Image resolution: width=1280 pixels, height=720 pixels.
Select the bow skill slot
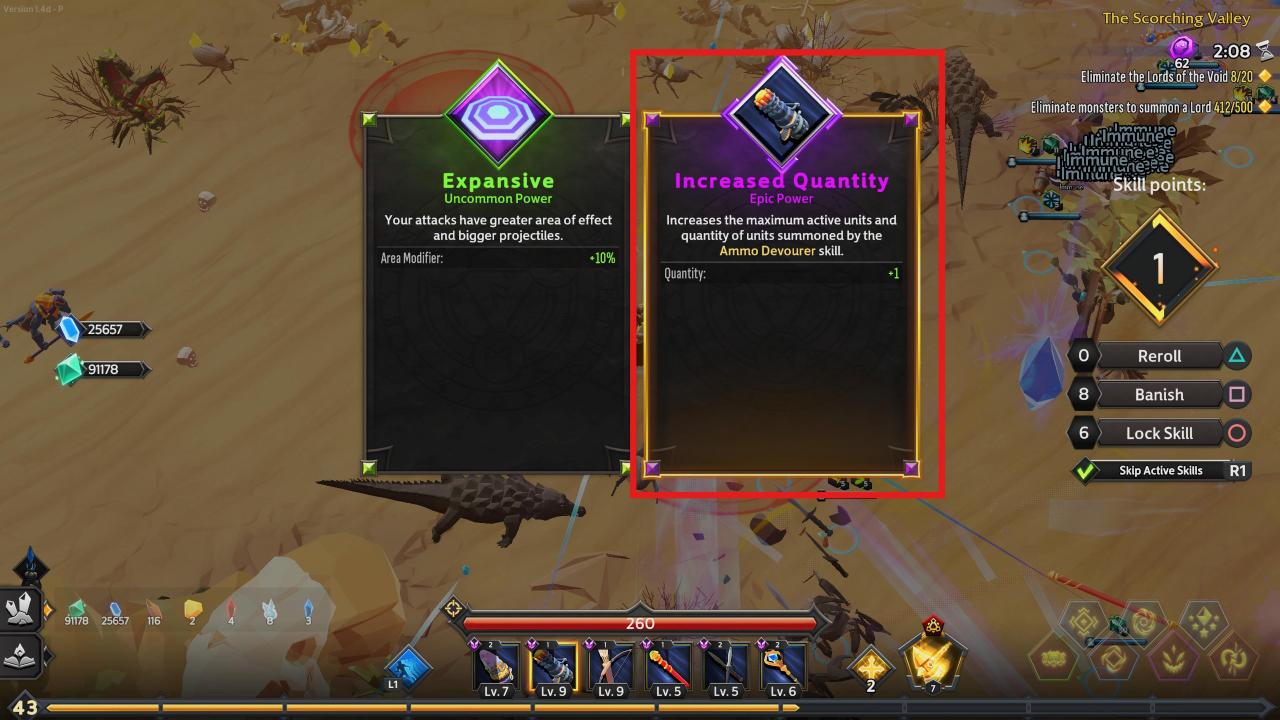click(610, 668)
